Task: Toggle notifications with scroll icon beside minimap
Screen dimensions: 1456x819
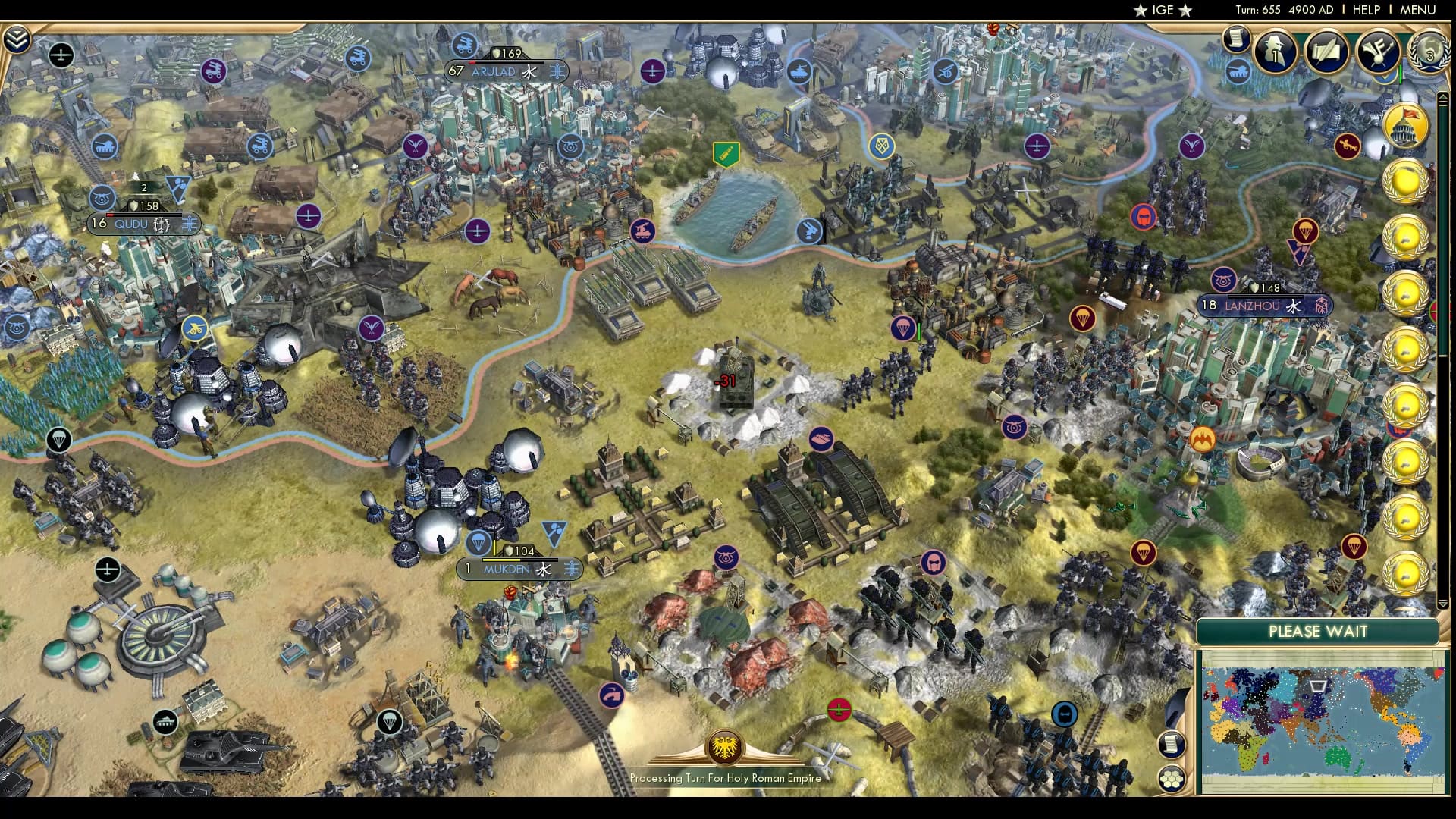Action: [x=1171, y=745]
